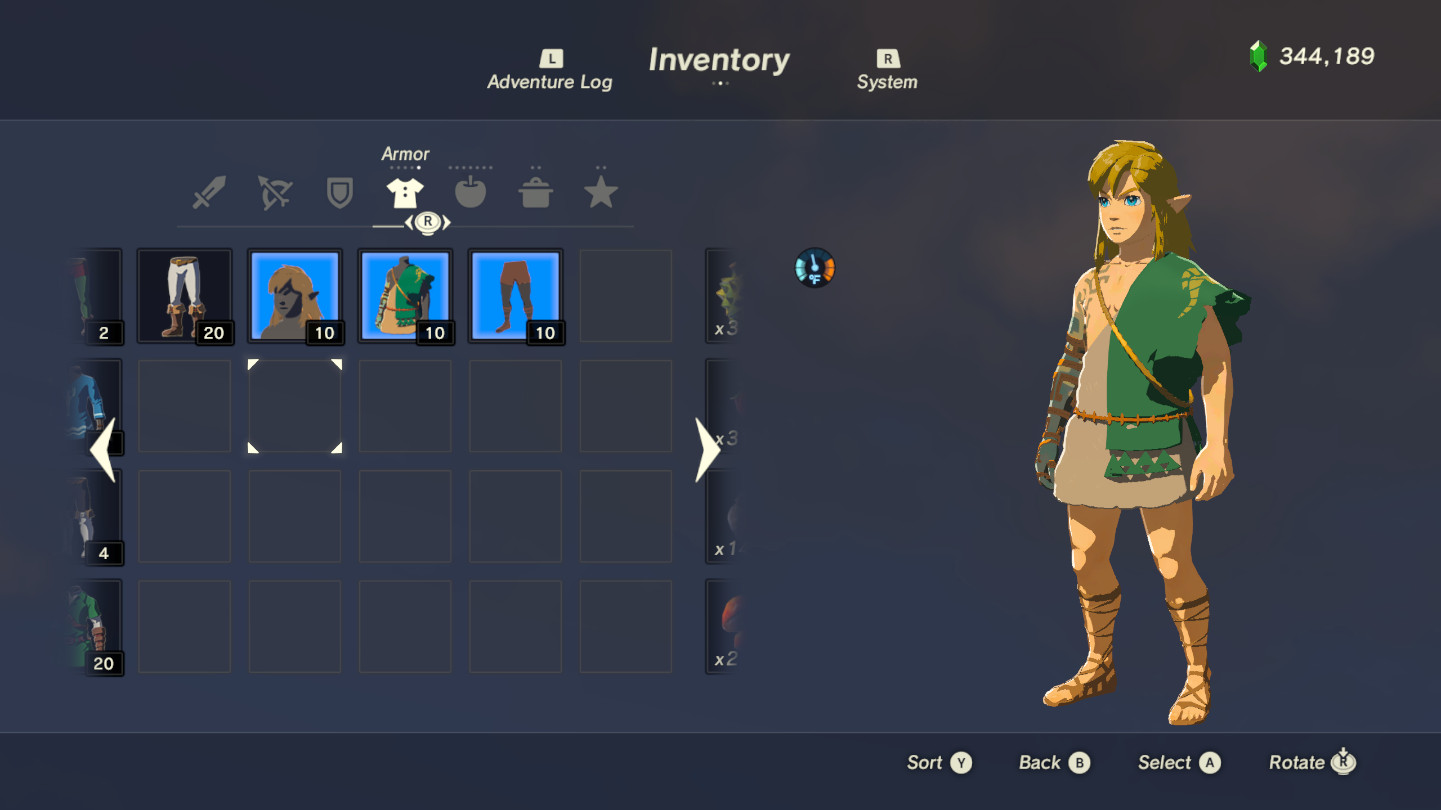1441x810 pixels.
Task: Toggle the equipped Hylian Trousers slot
Action: (x=184, y=296)
